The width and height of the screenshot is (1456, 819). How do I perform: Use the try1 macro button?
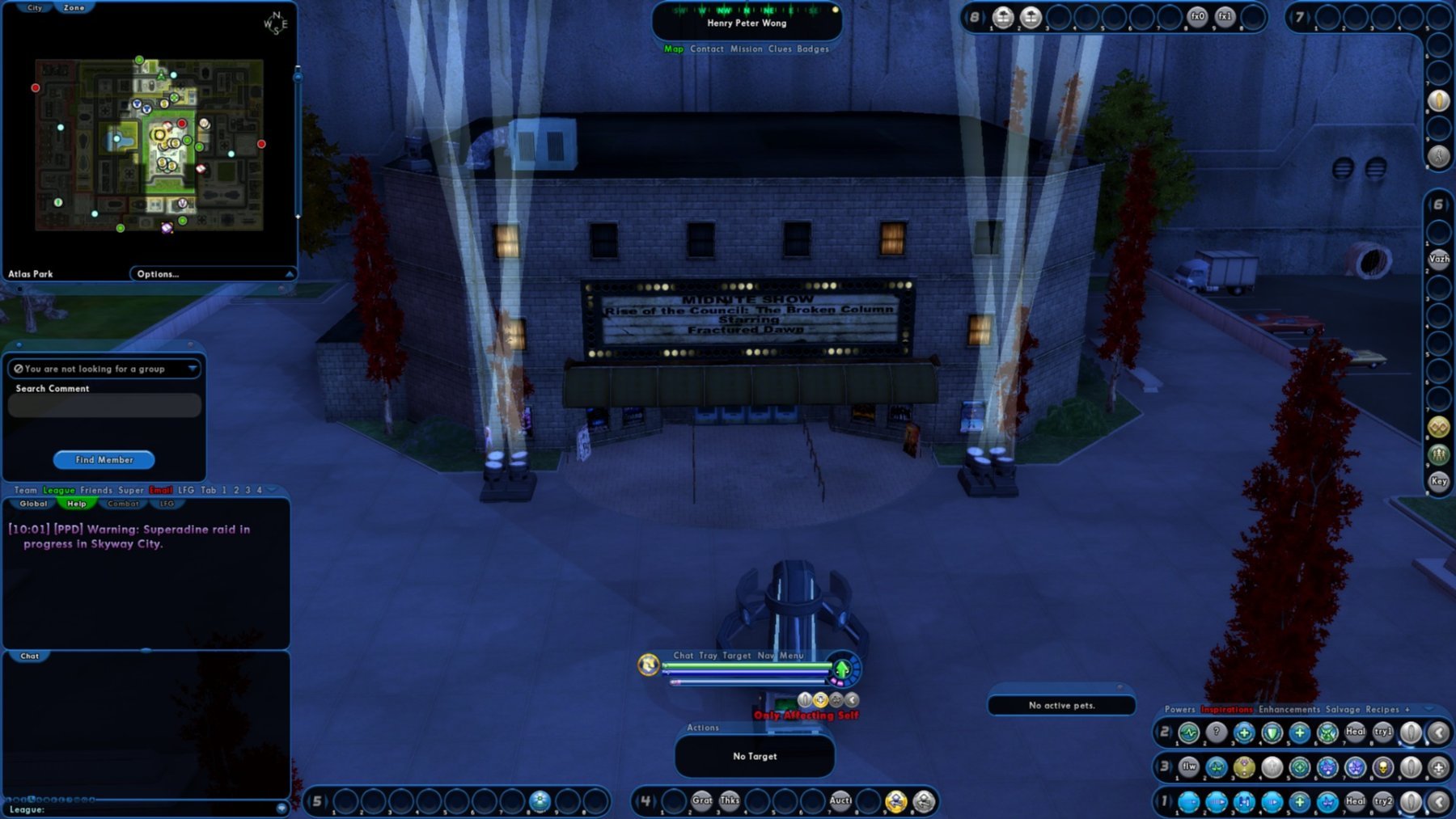pos(1383,732)
